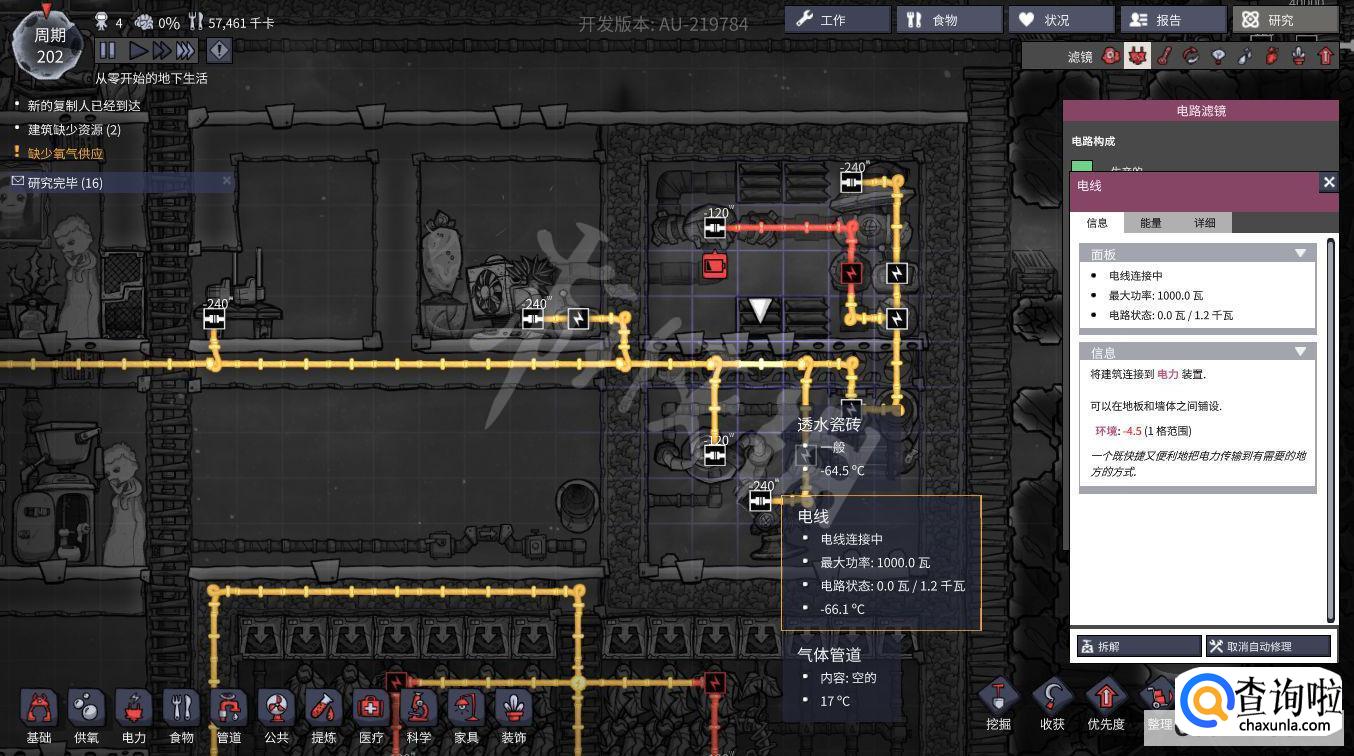Switch to the 详细 details tab
The image size is (1354, 756).
tap(1204, 223)
